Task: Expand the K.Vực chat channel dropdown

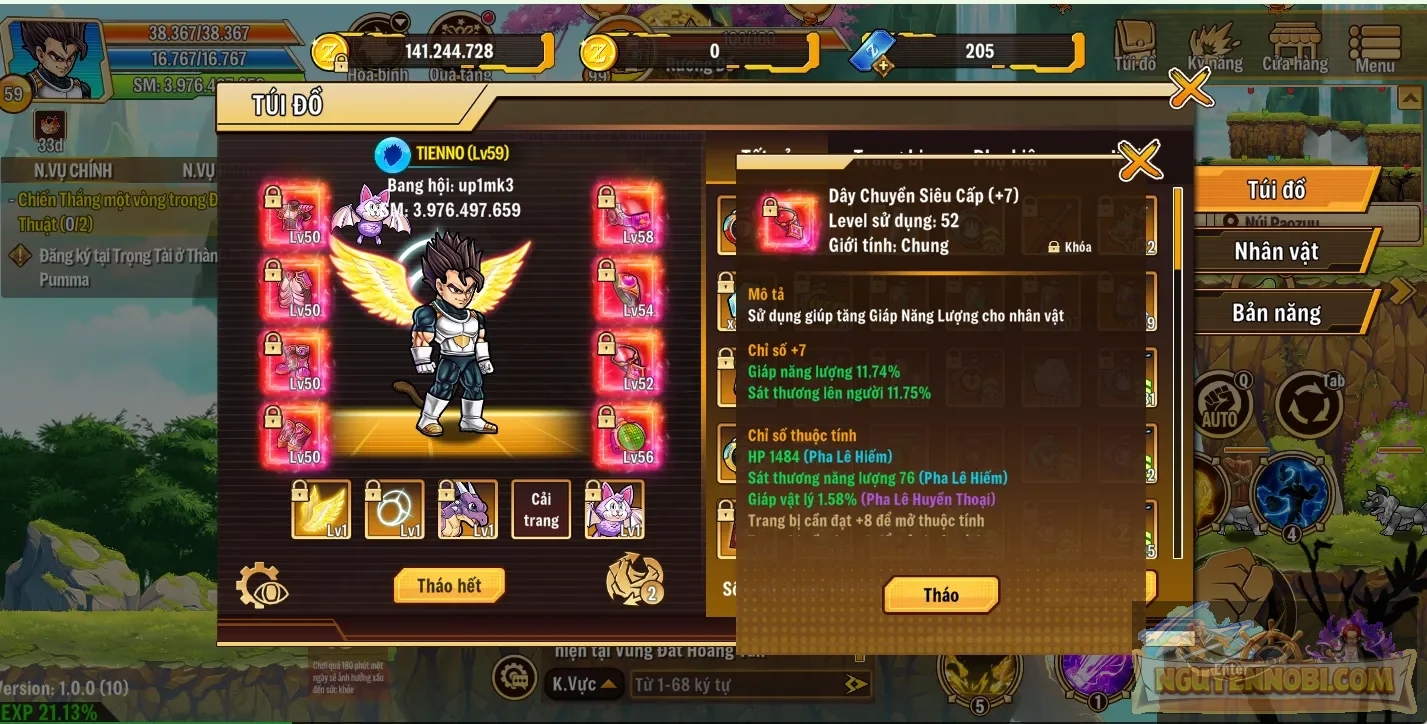Action: [x=585, y=686]
